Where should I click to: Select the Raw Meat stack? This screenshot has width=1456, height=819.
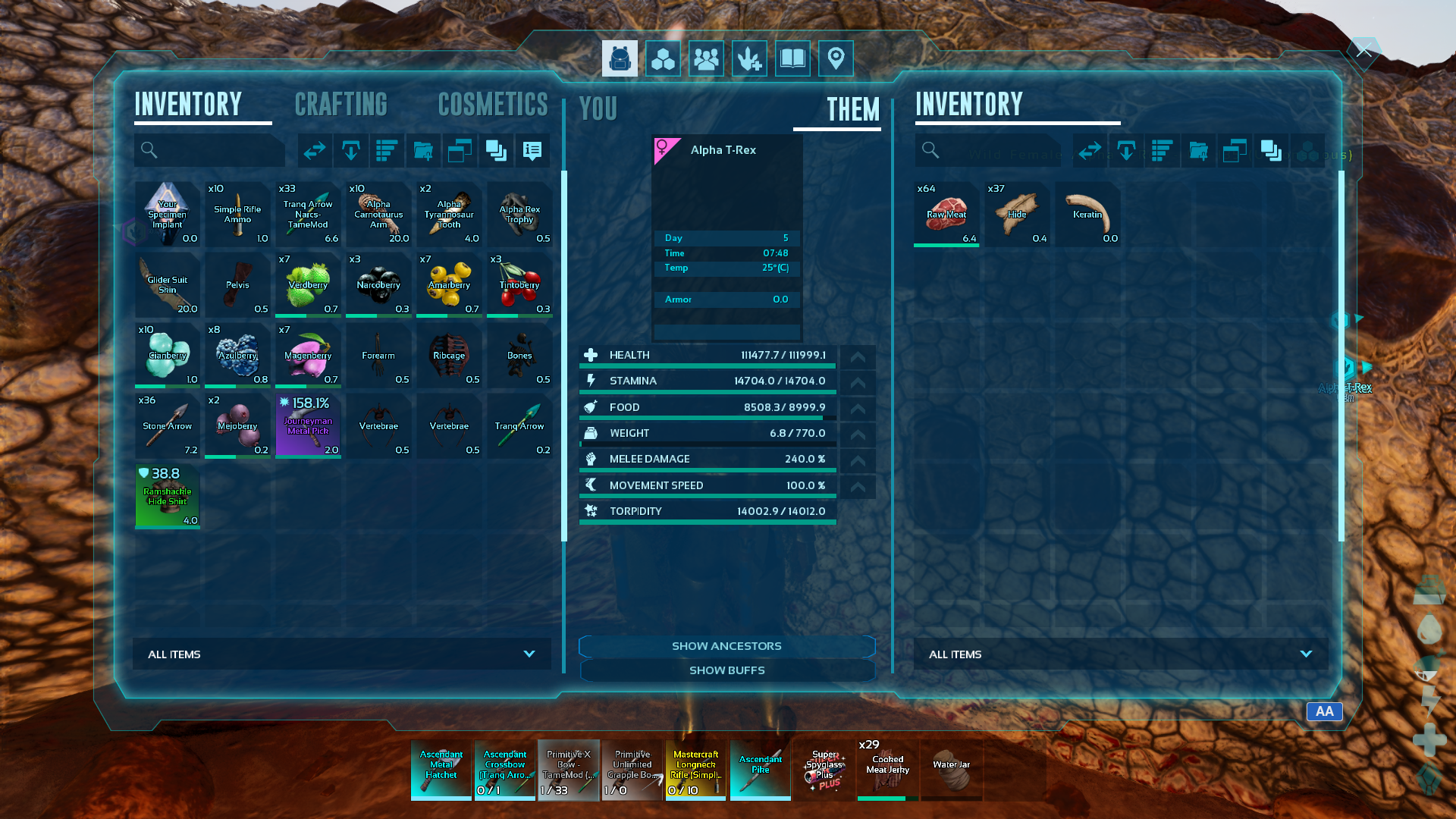[946, 215]
